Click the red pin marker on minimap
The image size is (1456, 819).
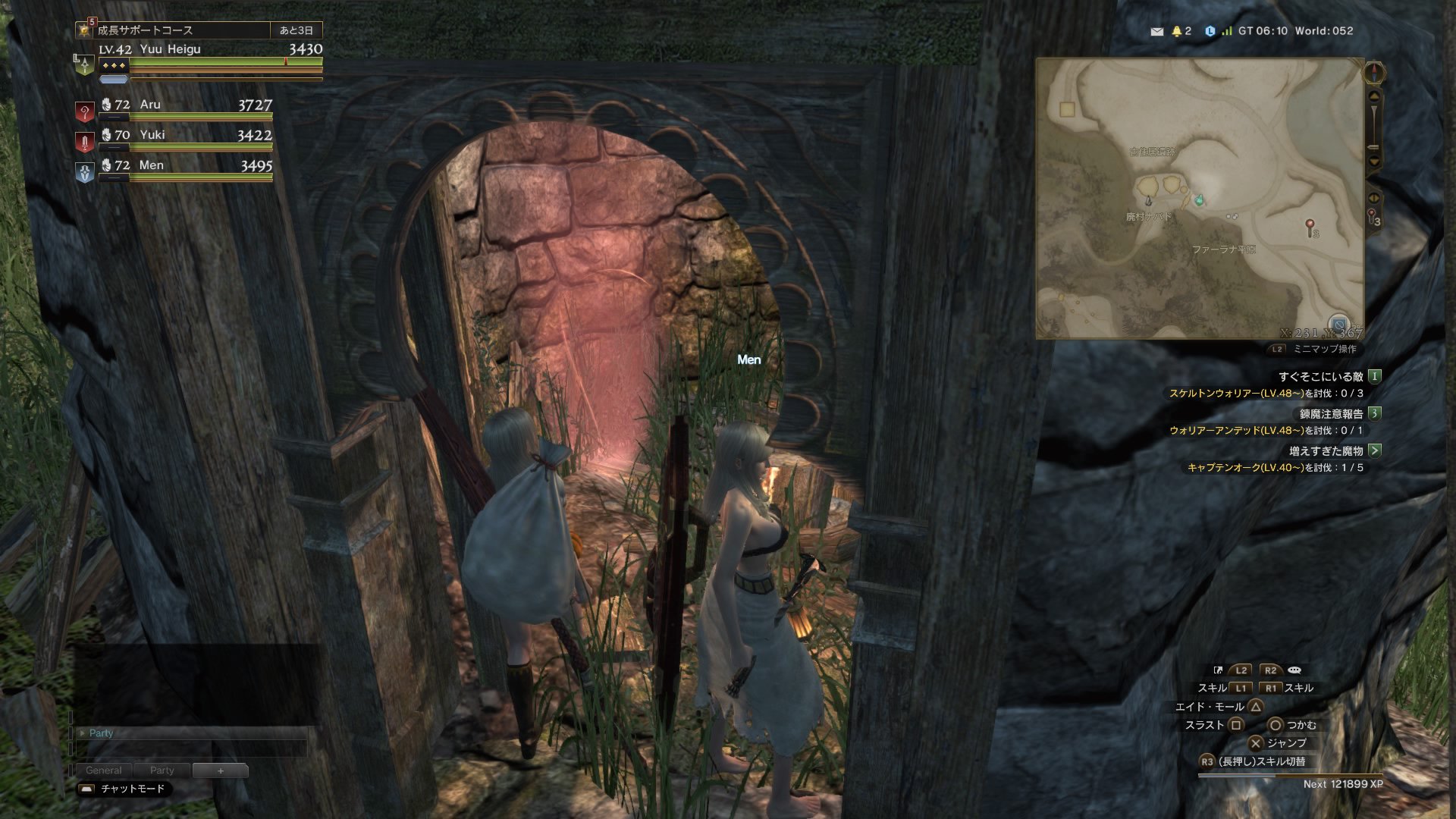tap(1310, 225)
